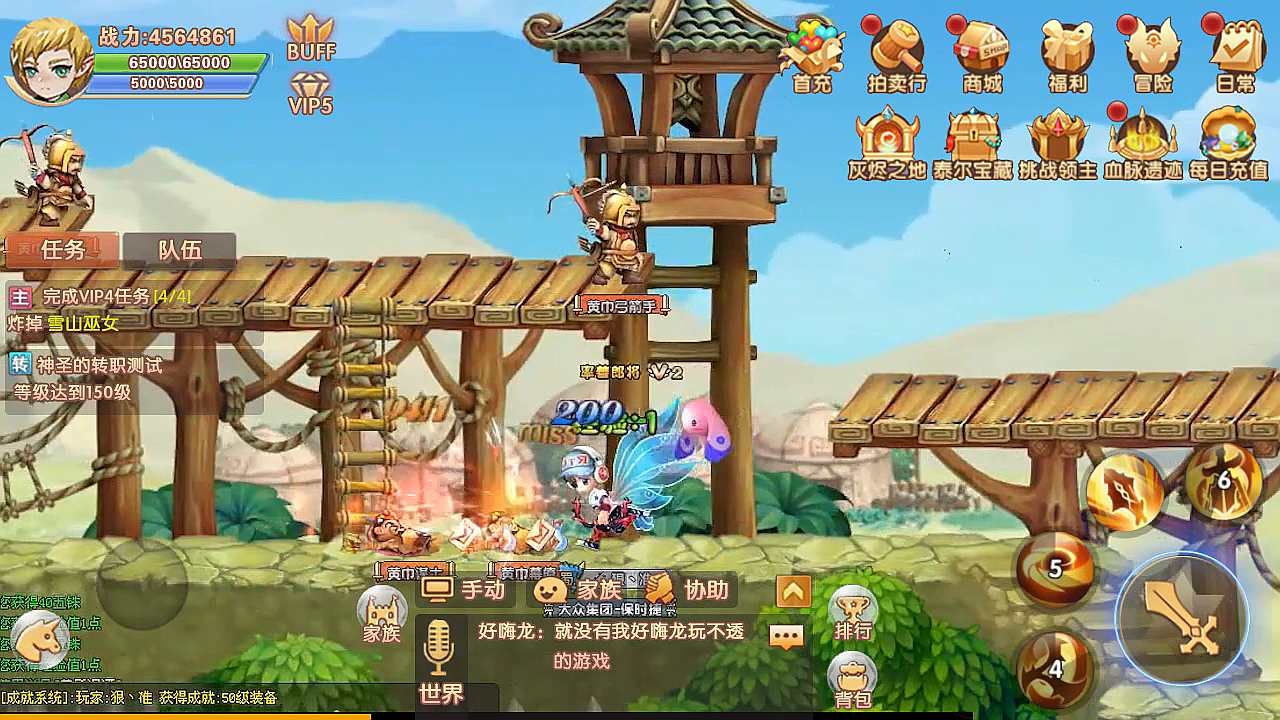Switch to the 队伍 team tab
1280x720 pixels.
(x=182, y=250)
